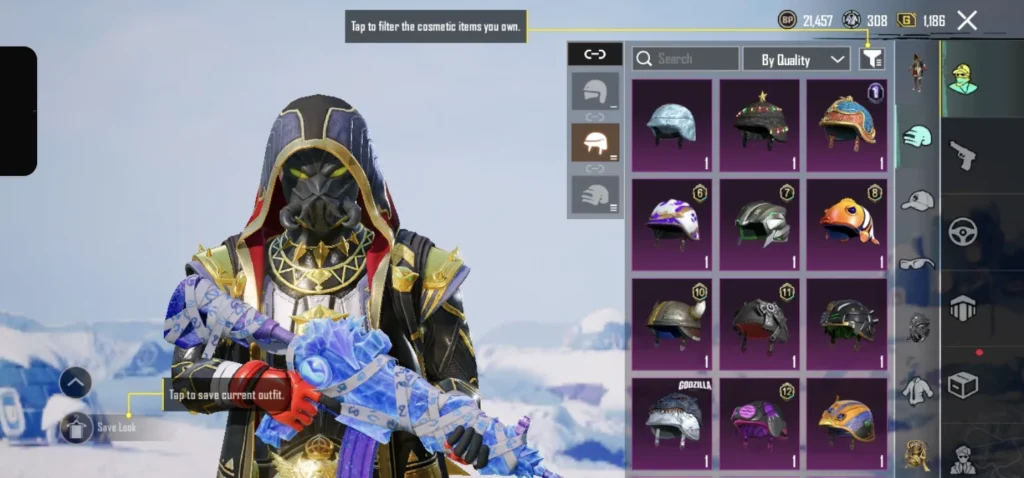Open the box crate category
Screen dimensions: 1024x478
tap(963, 385)
